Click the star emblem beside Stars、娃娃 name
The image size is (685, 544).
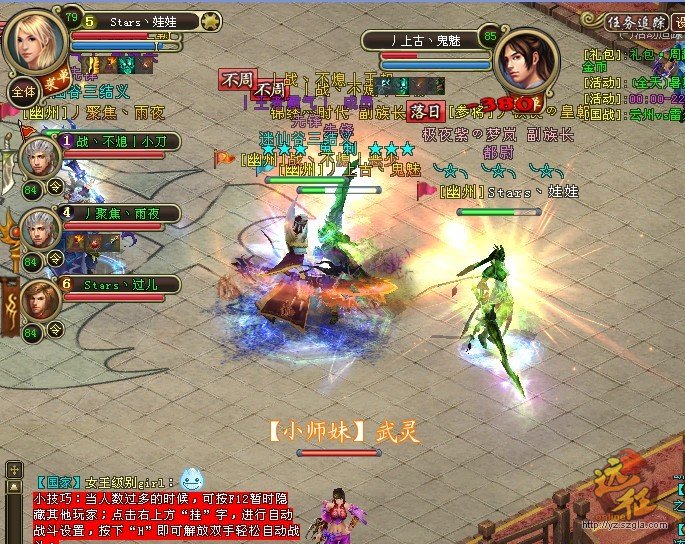tap(211, 20)
